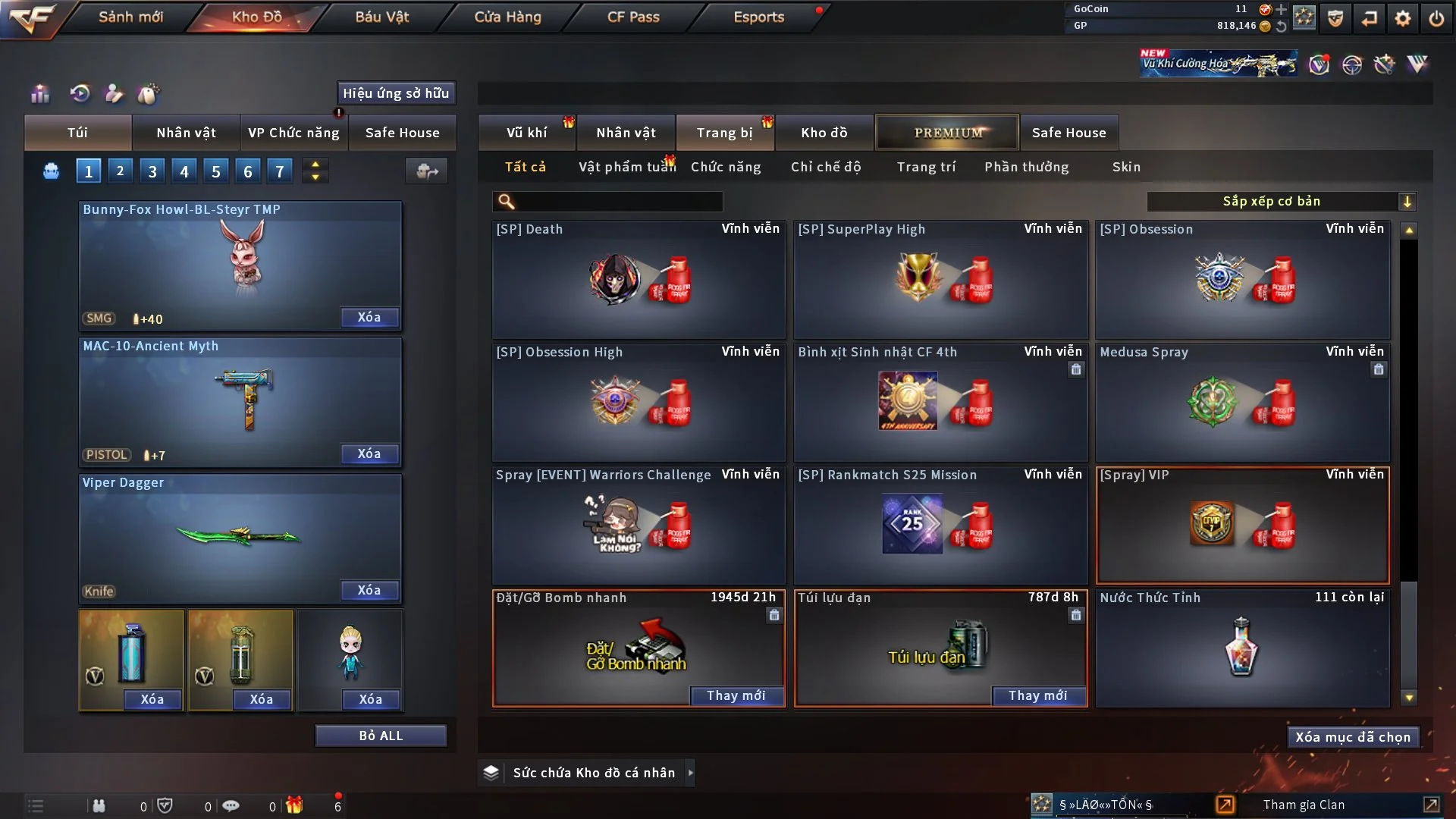This screenshot has width=1456, height=819.
Task: Switch to bag slot 3
Action: (x=152, y=171)
